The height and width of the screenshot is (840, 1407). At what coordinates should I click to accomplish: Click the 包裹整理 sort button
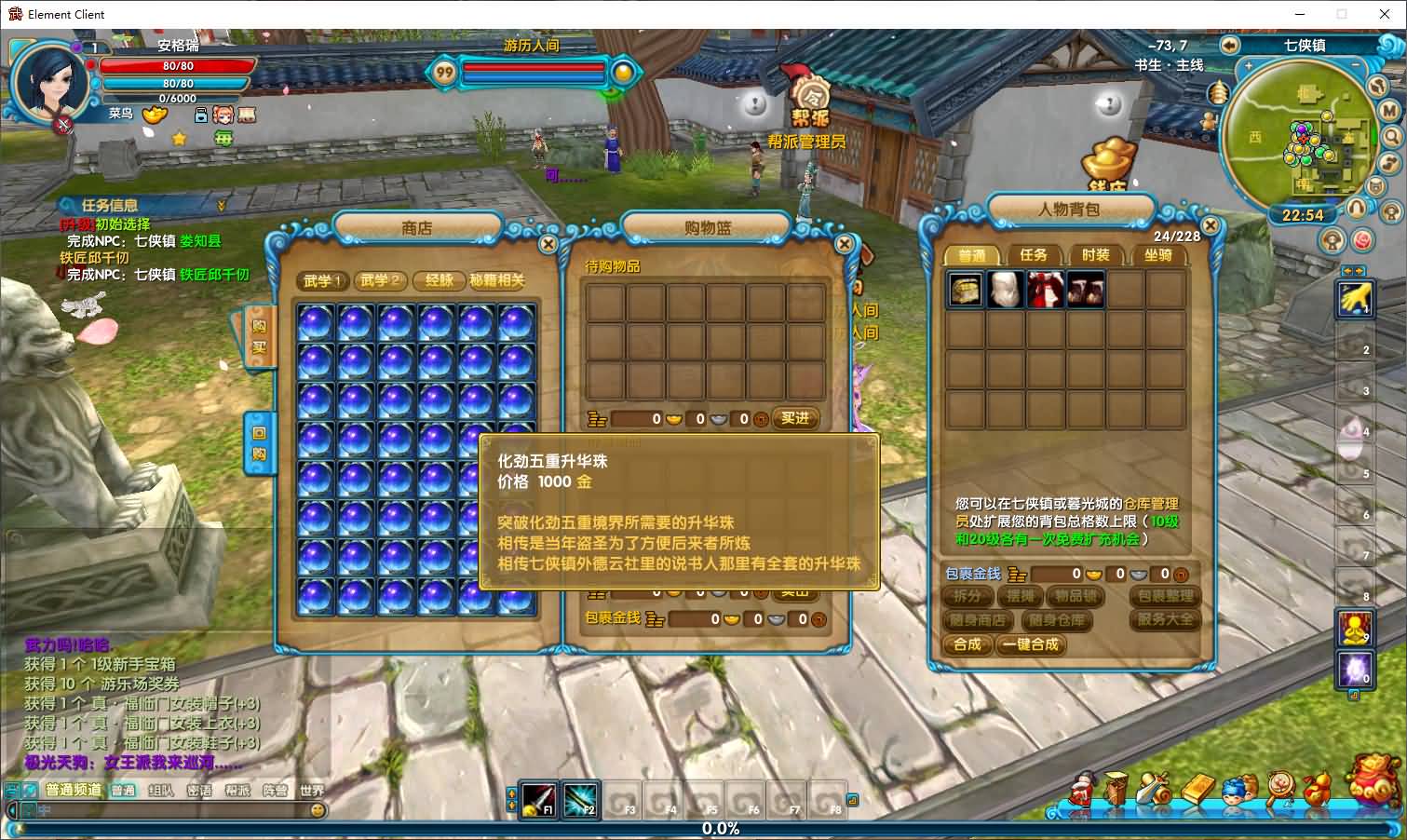click(x=1164, y=596)
